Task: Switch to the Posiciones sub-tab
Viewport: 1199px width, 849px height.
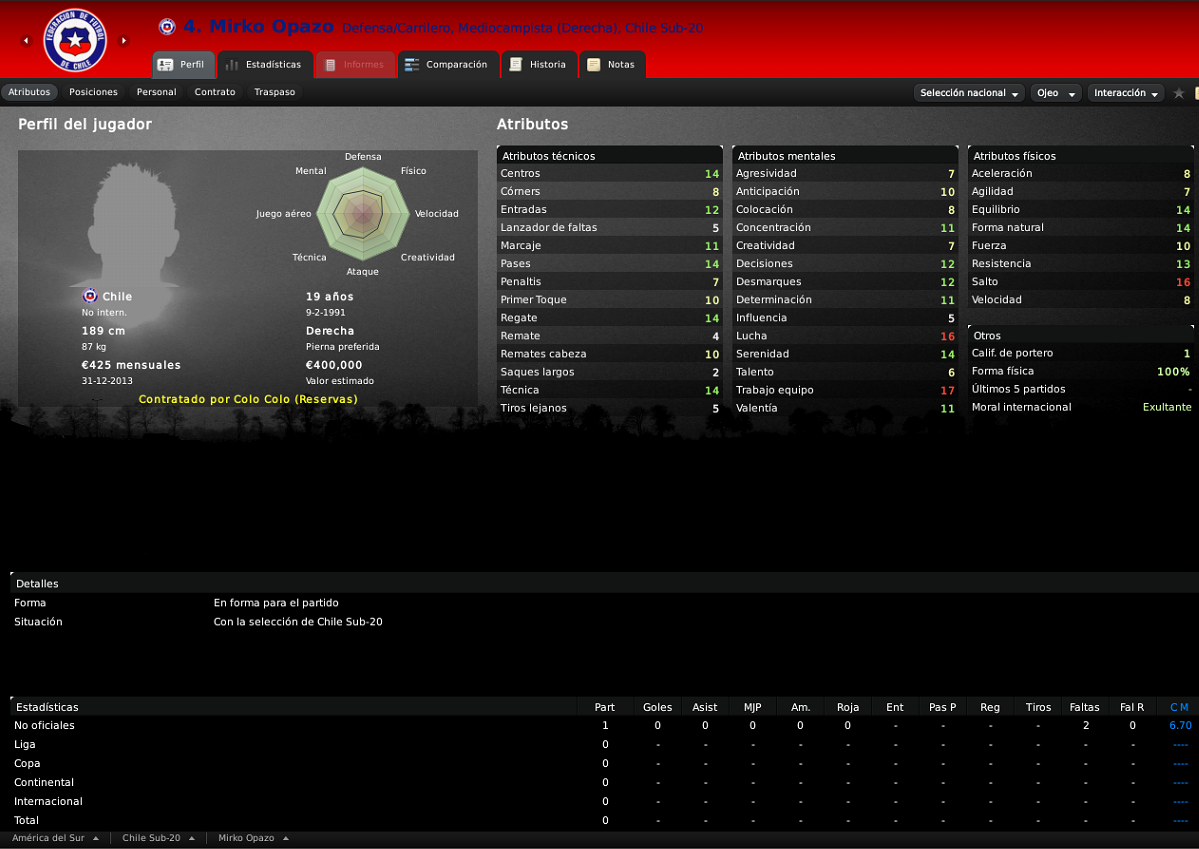Action: tap(93, 92)
